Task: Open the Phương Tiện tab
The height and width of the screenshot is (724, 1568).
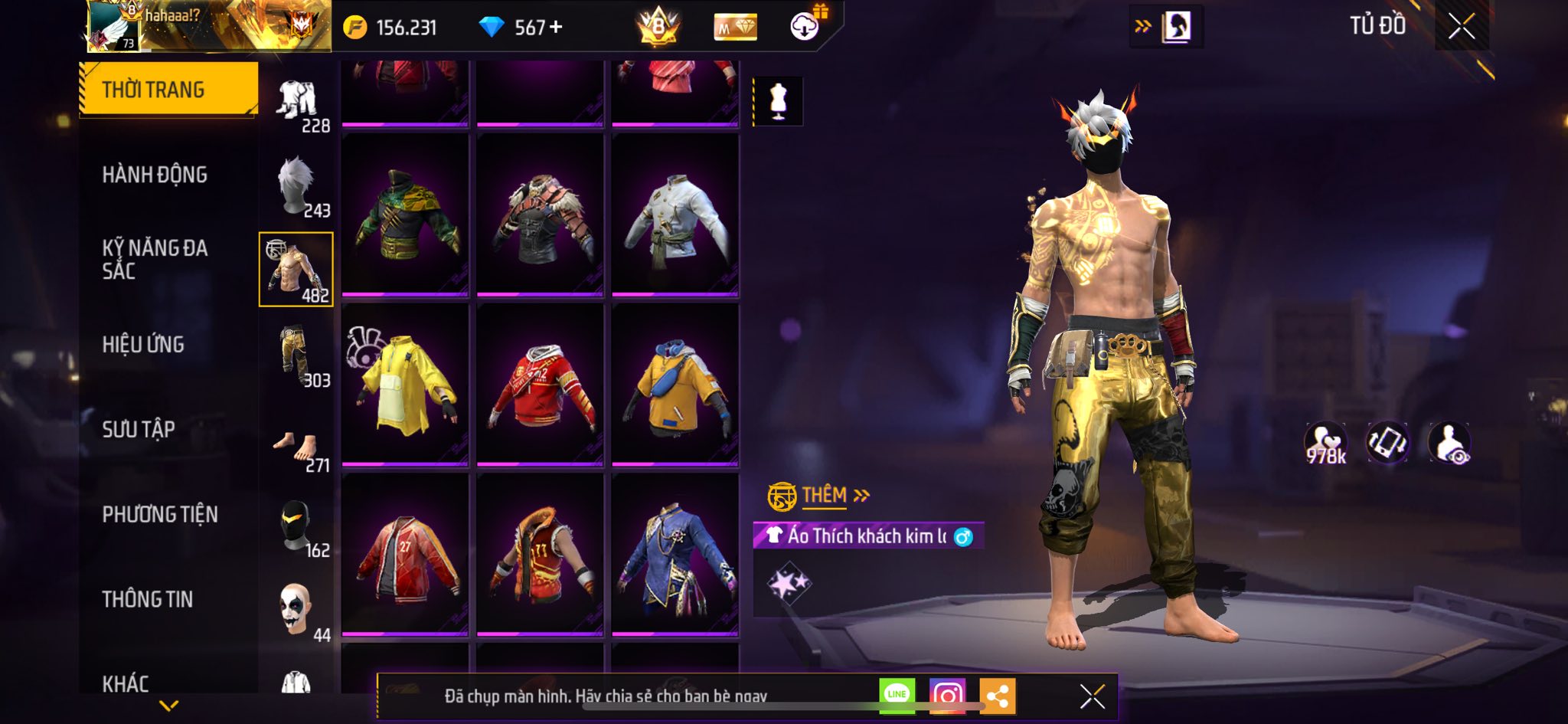Action: click(x=160, y=514)
